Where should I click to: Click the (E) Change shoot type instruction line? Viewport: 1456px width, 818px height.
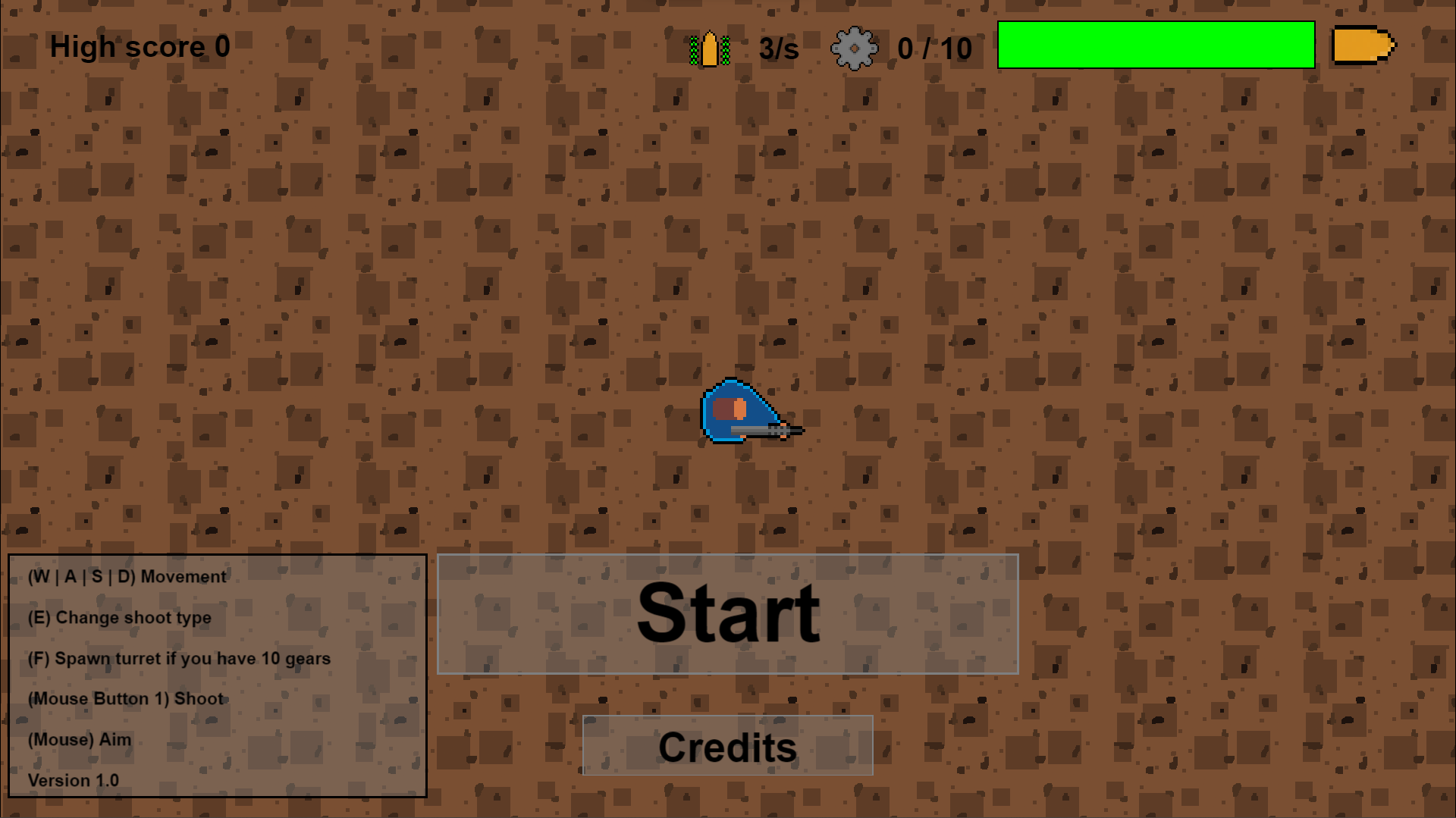tap(120, 617)
